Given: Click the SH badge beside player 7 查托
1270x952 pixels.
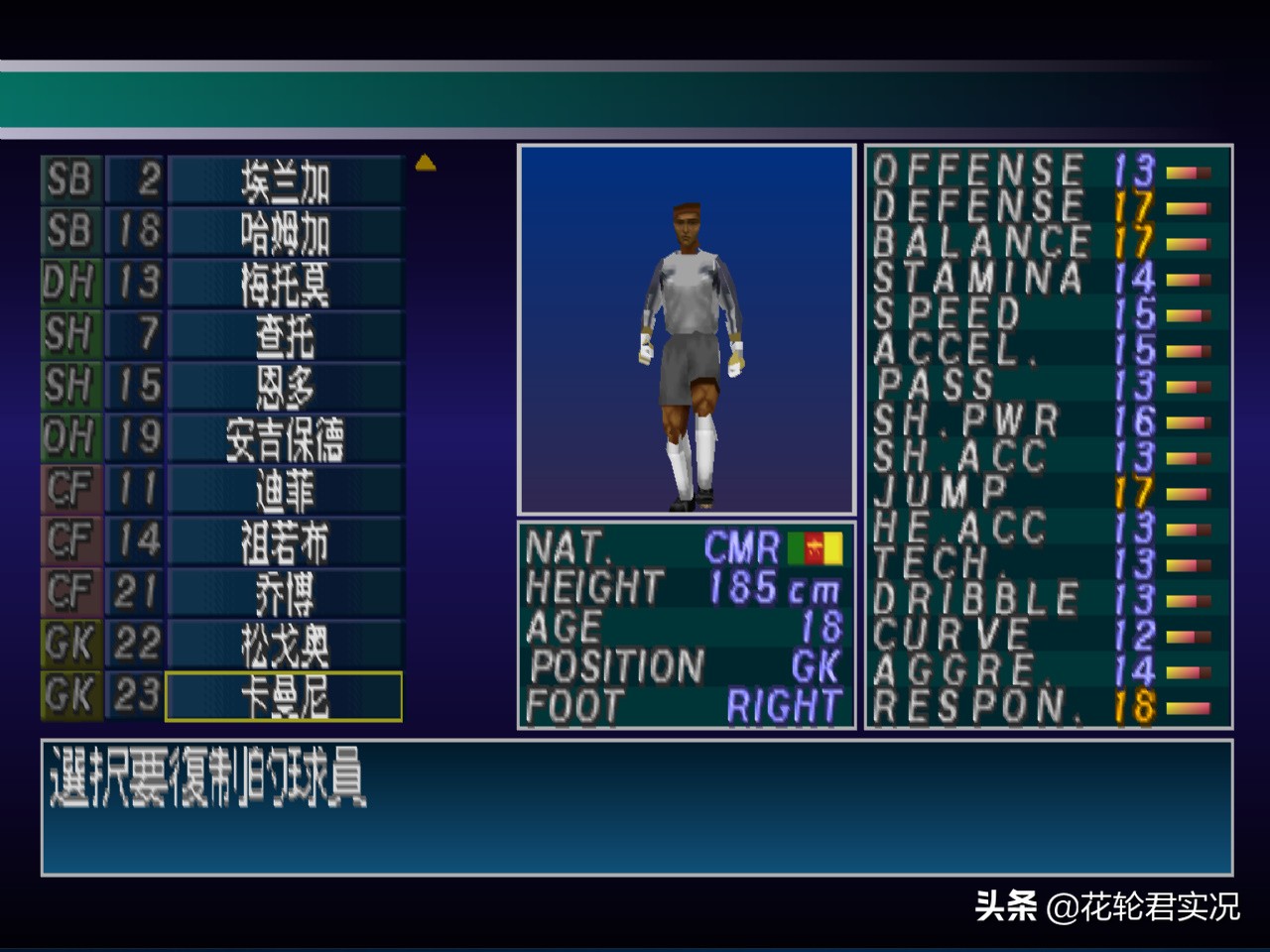Looking at the screenshot, I should point(68,336).
